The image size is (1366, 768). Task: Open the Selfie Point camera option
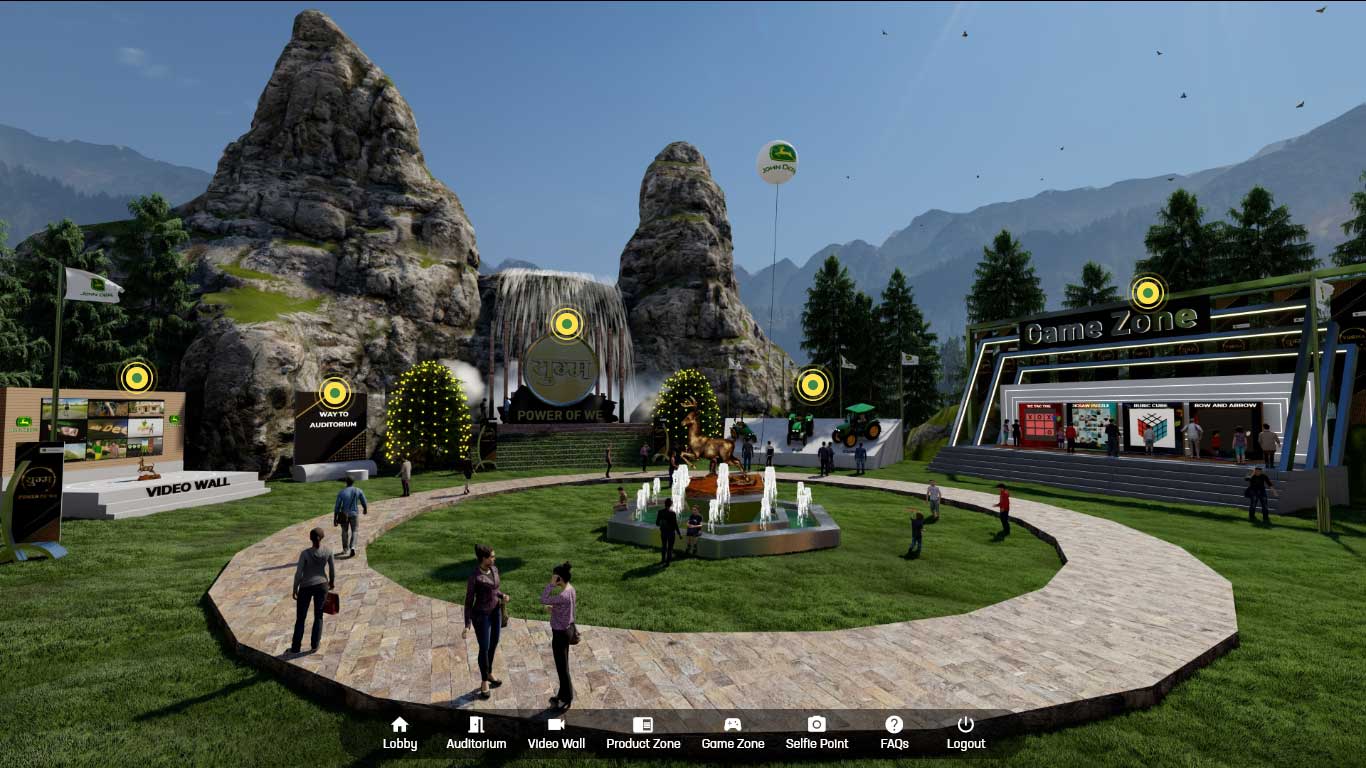(x=817, y=733)
